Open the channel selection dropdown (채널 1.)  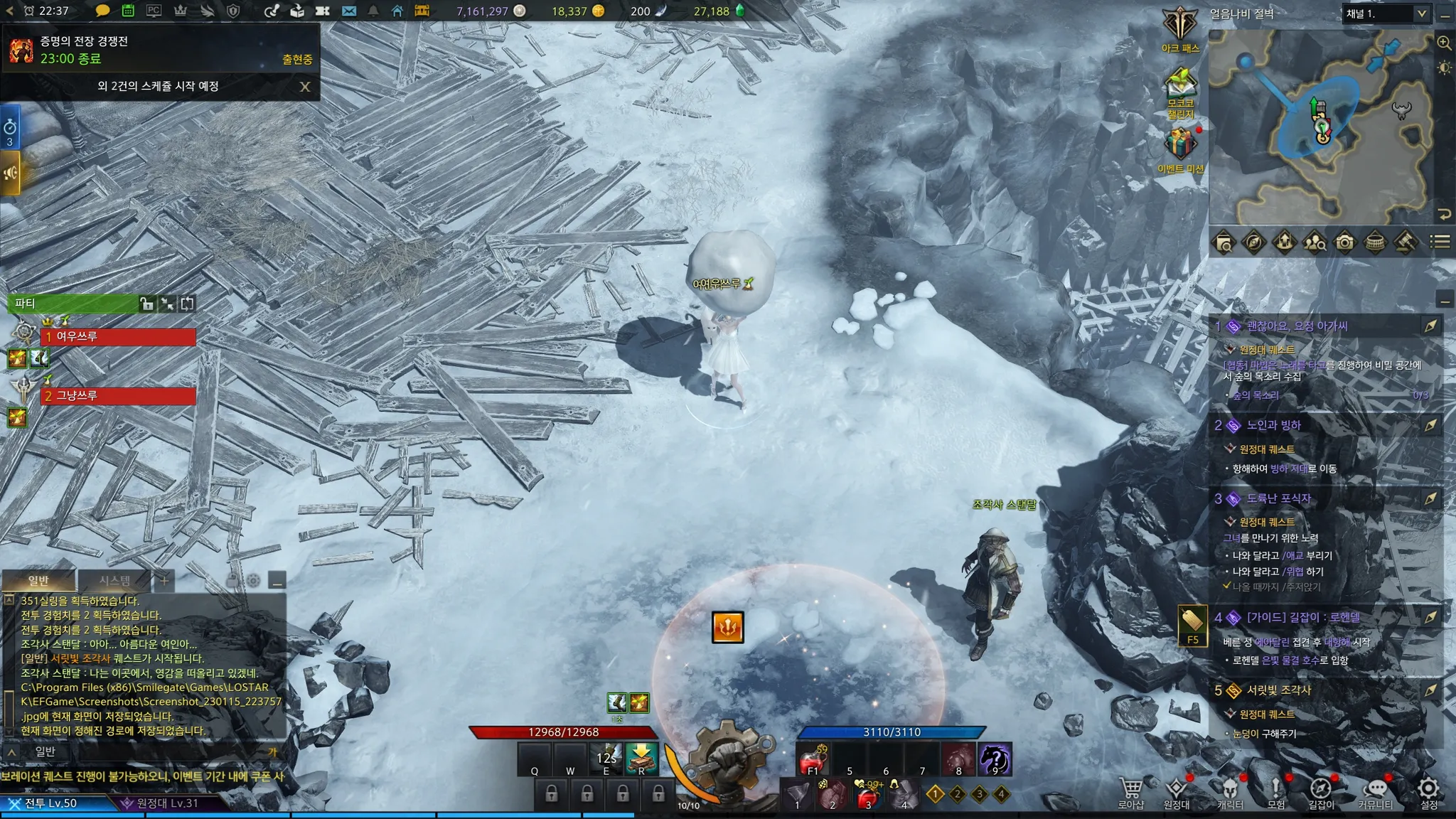point(1386,14)
